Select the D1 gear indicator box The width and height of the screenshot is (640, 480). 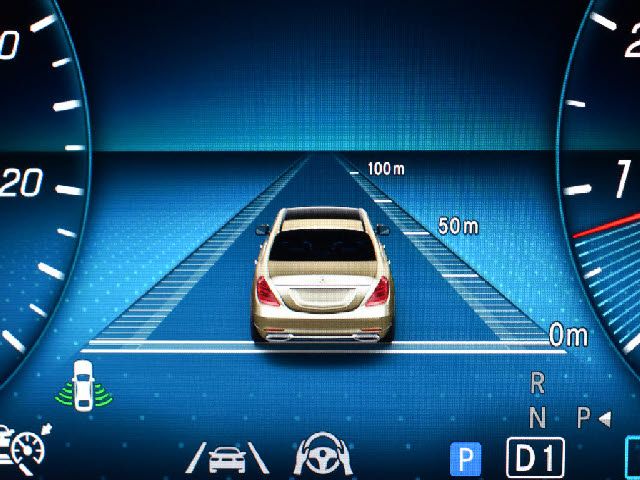click(535, 458)
